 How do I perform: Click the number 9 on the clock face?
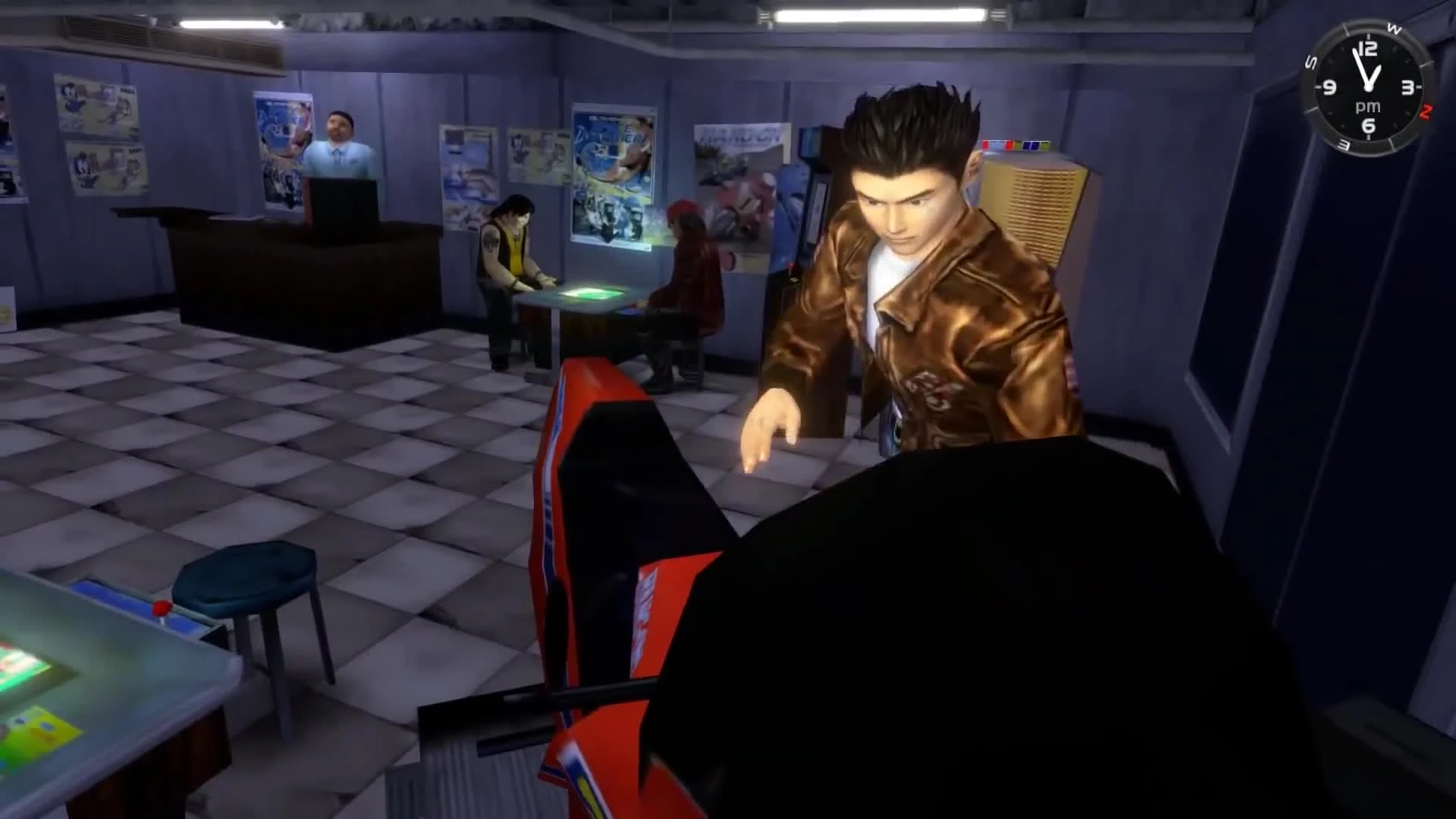tap(1329, 87)
